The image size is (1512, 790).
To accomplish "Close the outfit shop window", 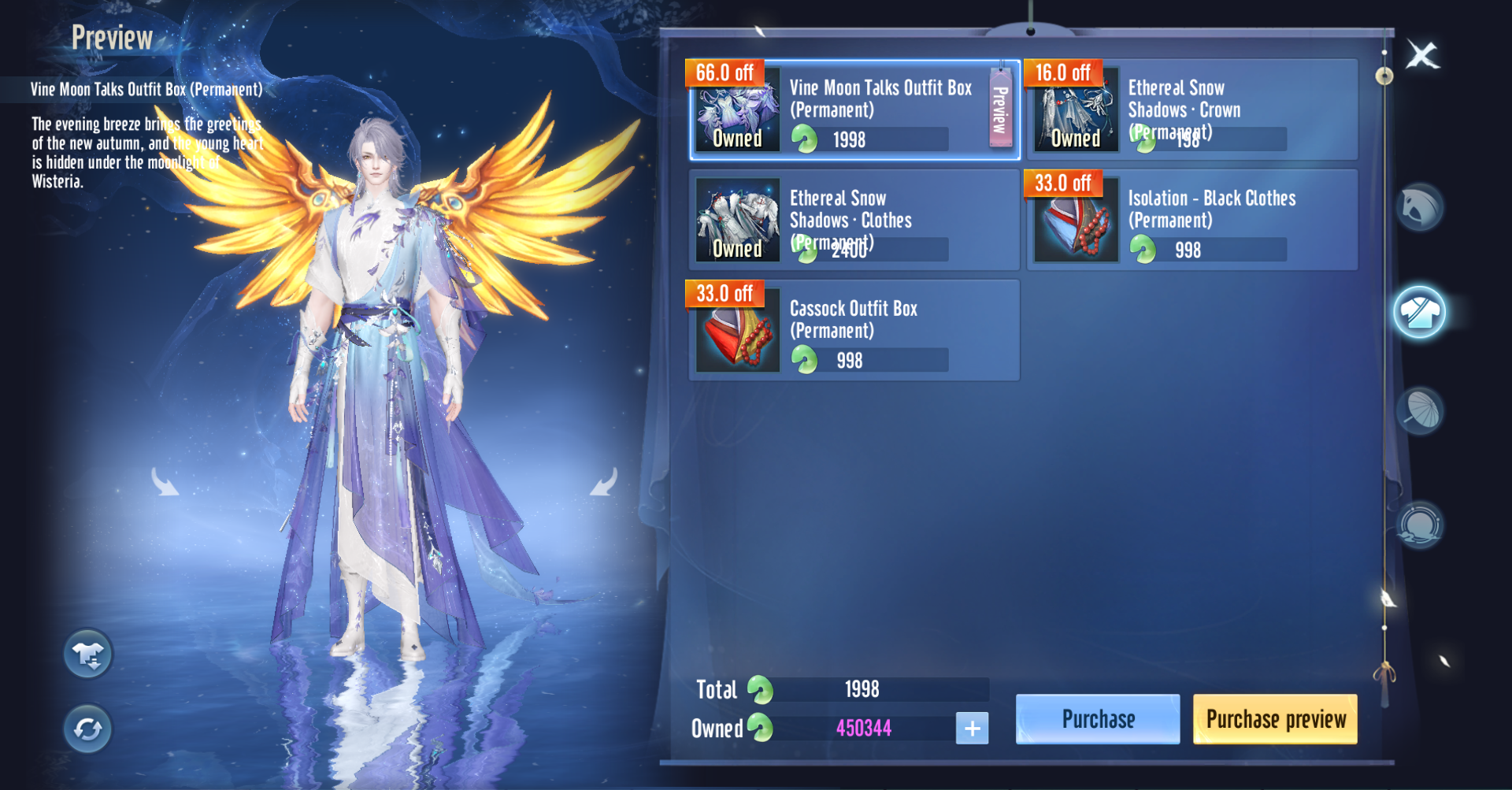I will point(1422,55).
